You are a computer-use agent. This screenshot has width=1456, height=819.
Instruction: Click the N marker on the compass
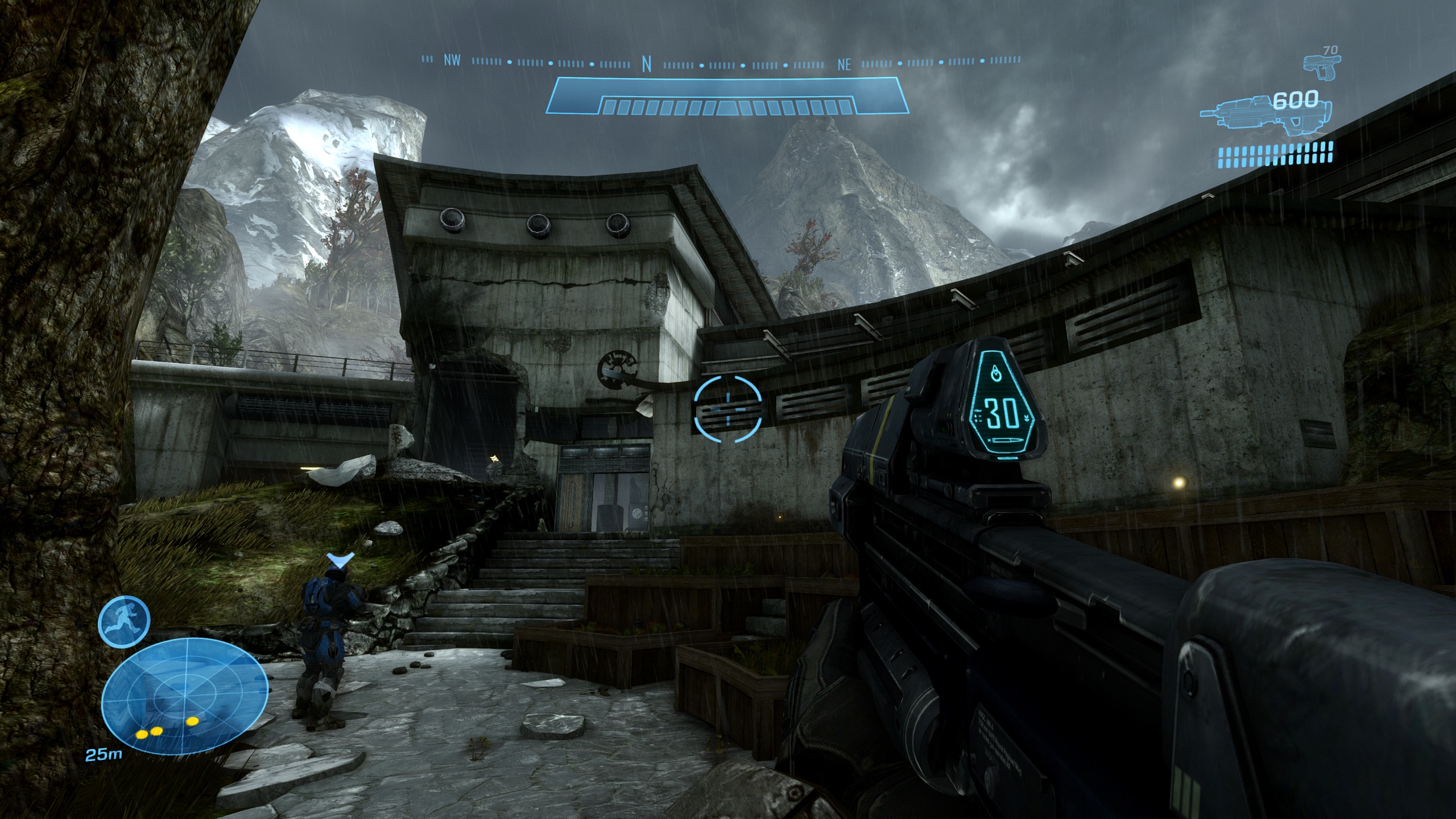646,64
